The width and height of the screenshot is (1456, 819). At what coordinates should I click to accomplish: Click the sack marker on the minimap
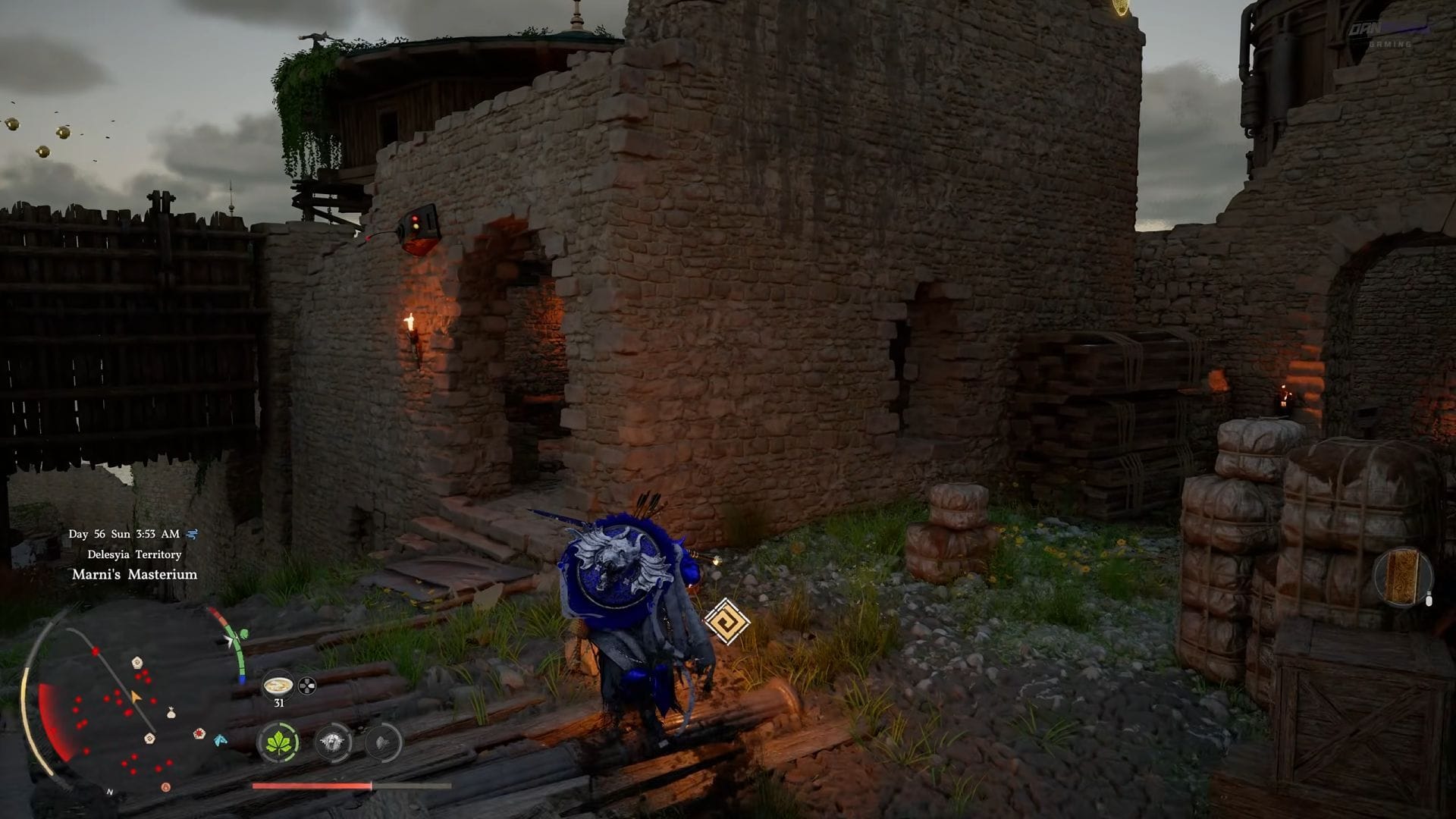point(171,713)
